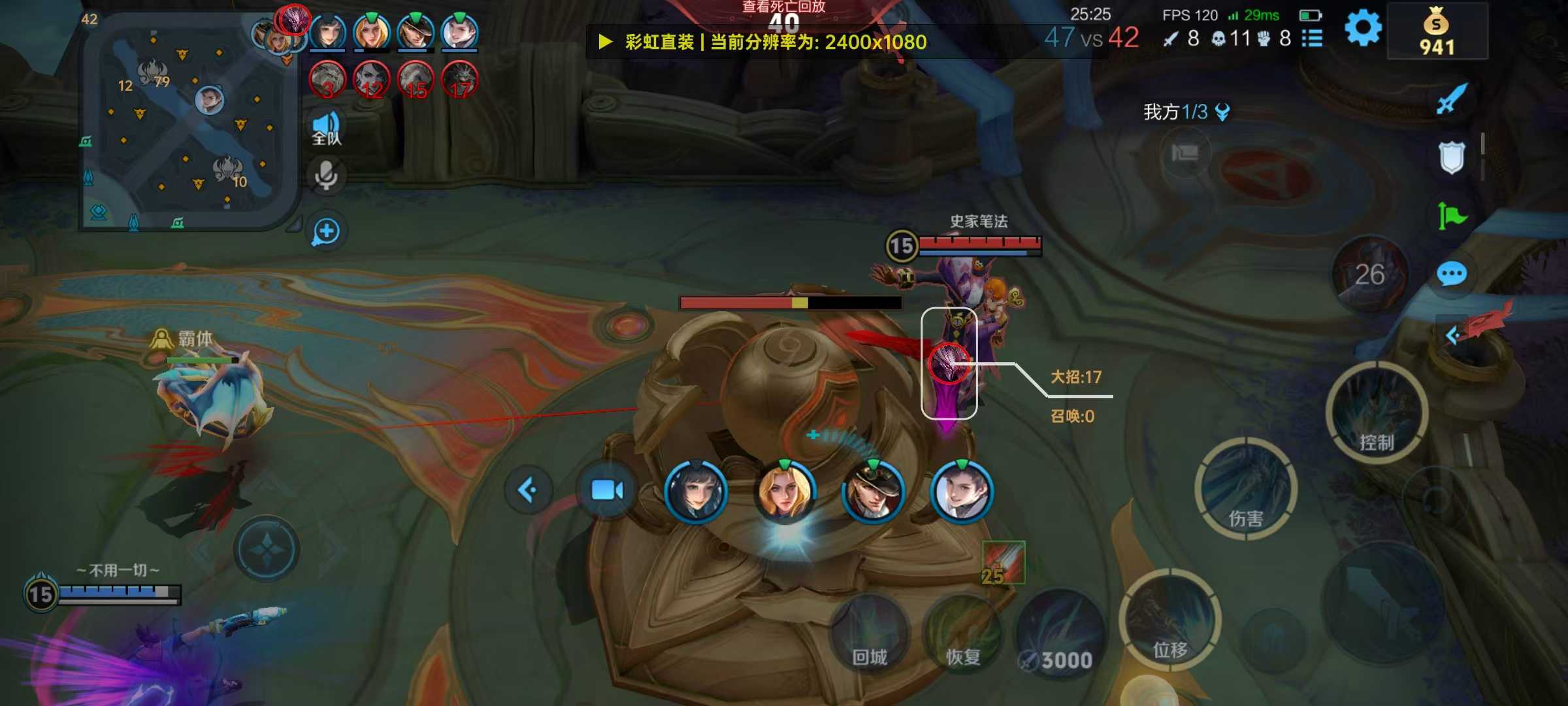Use the 恢复 heal skill
The width and height of the screenshot is (1568, 706).
963,635
